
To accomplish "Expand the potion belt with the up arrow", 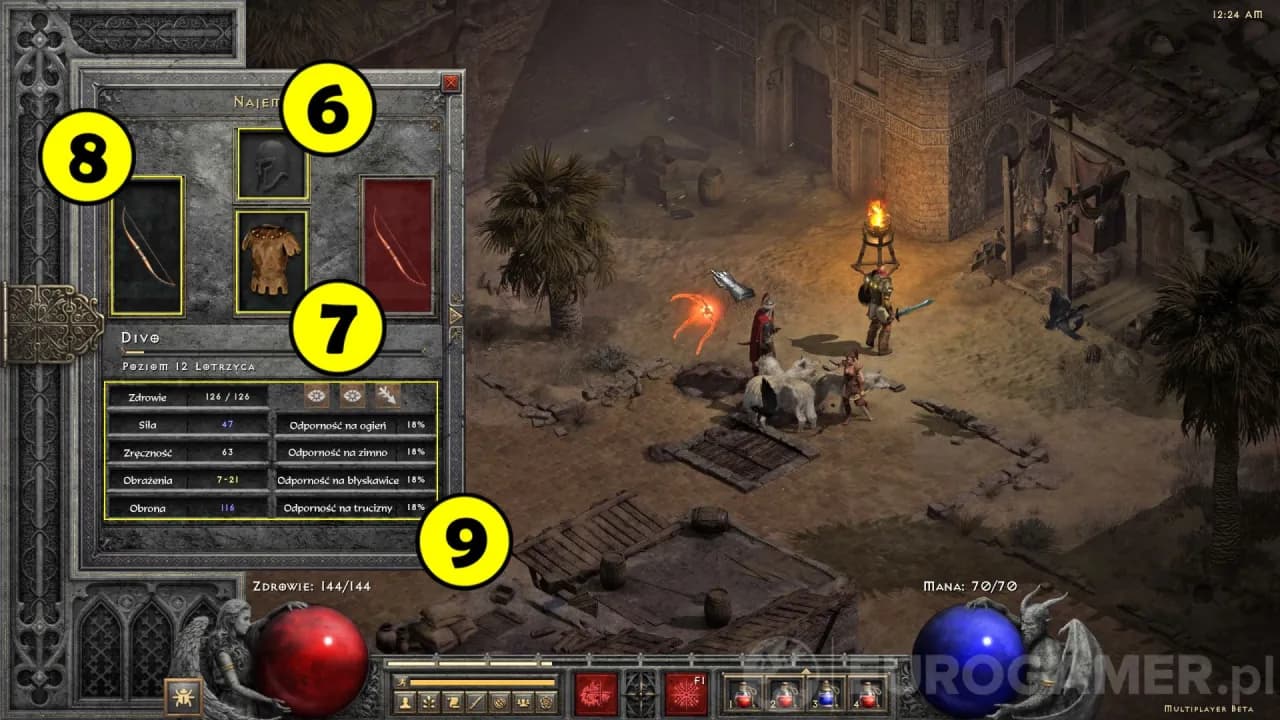I will (806, 671).
